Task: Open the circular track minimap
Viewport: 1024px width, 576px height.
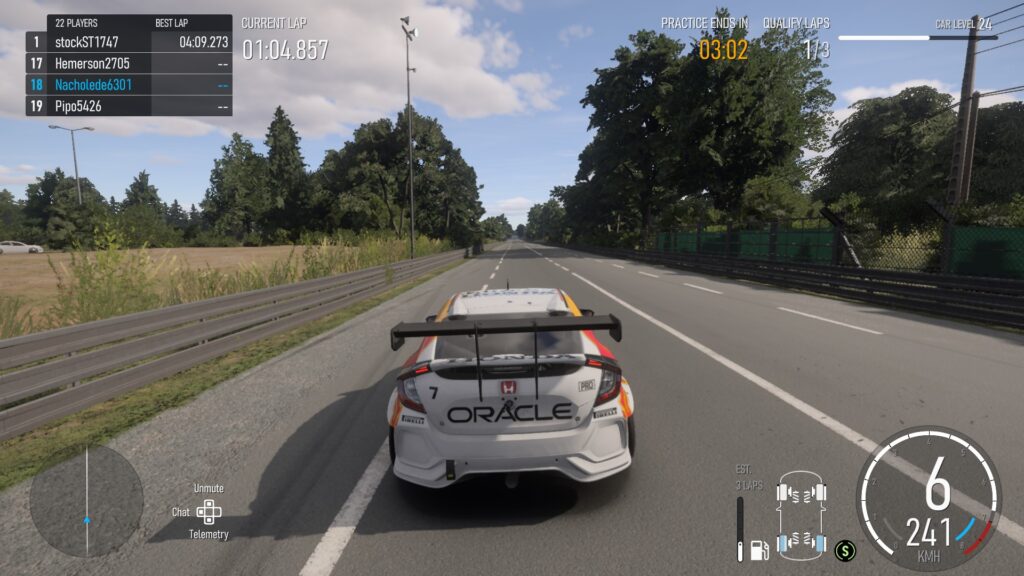Action: [x=86, y=500]
